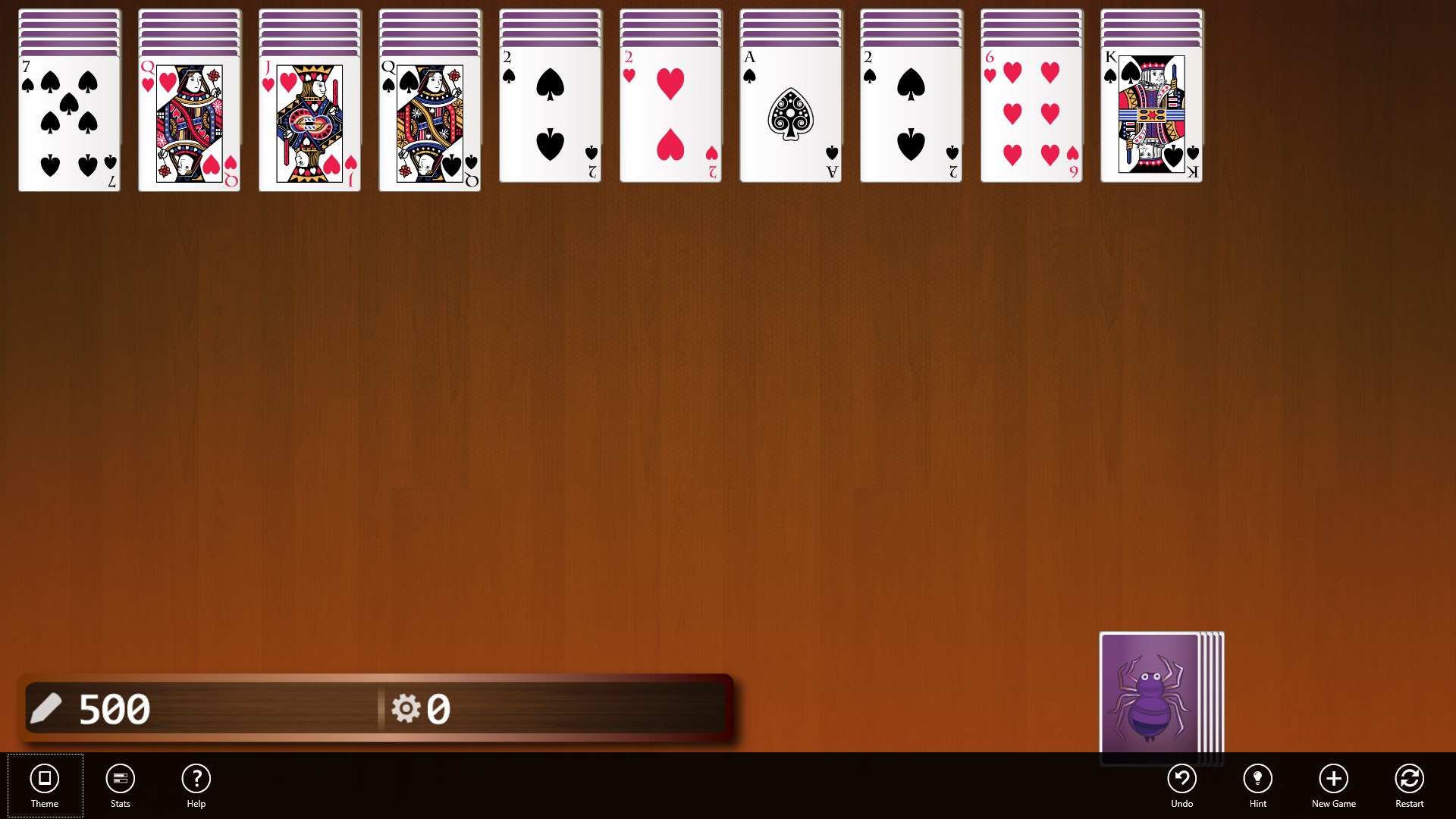Select the 2 of Hearts

(x=670, y=118)
